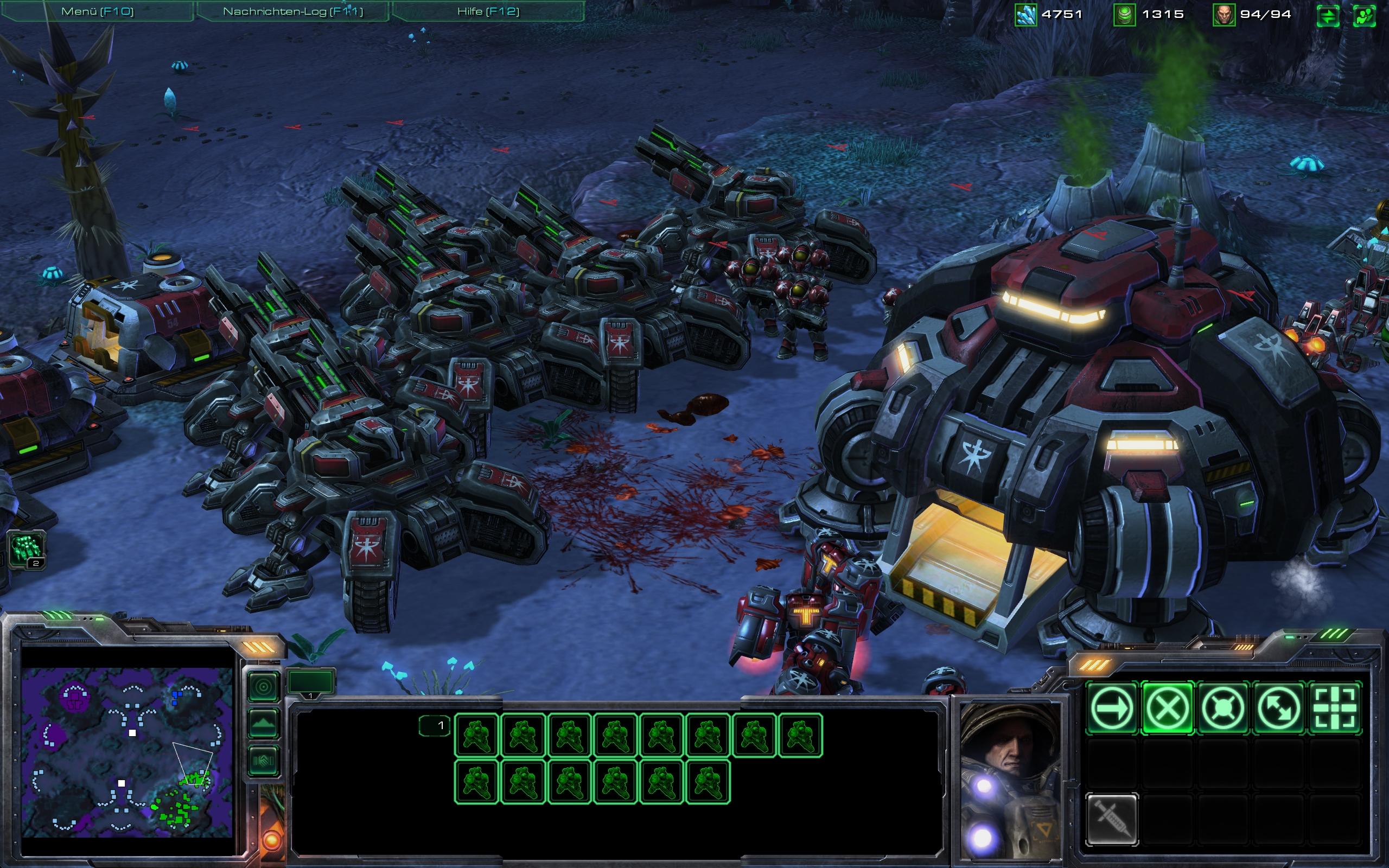Activate the Hold Position command icon
Viewport: 1389px width, 868px height.
pyautogui.click(x=1222, y=708)
